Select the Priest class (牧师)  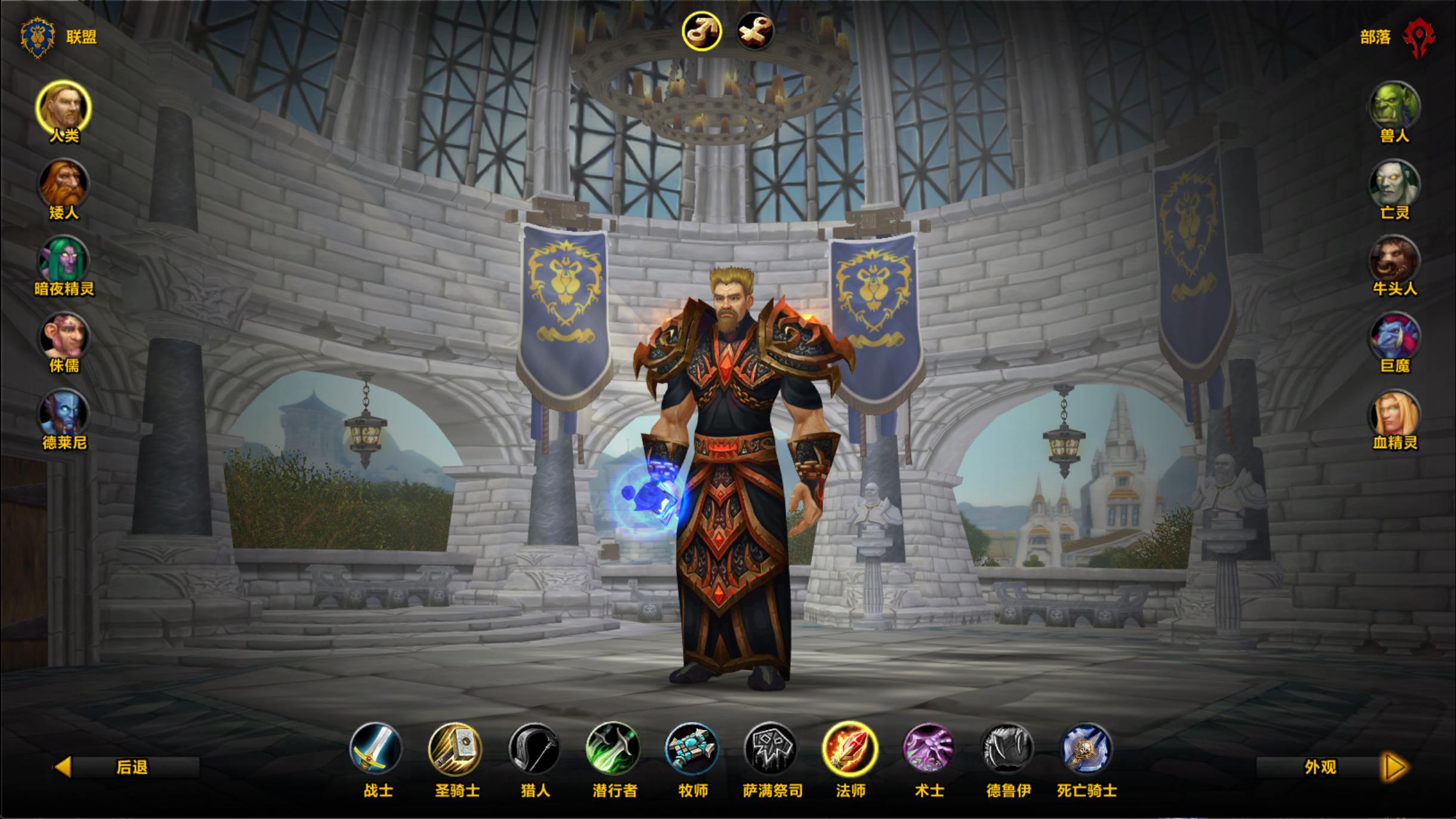point(692,749)
